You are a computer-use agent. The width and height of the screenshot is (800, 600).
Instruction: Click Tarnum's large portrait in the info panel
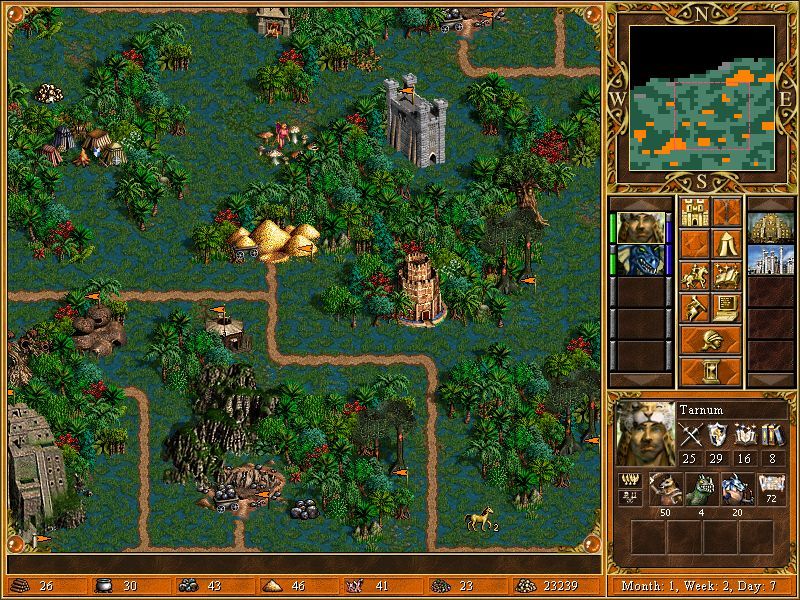[642, 431]
